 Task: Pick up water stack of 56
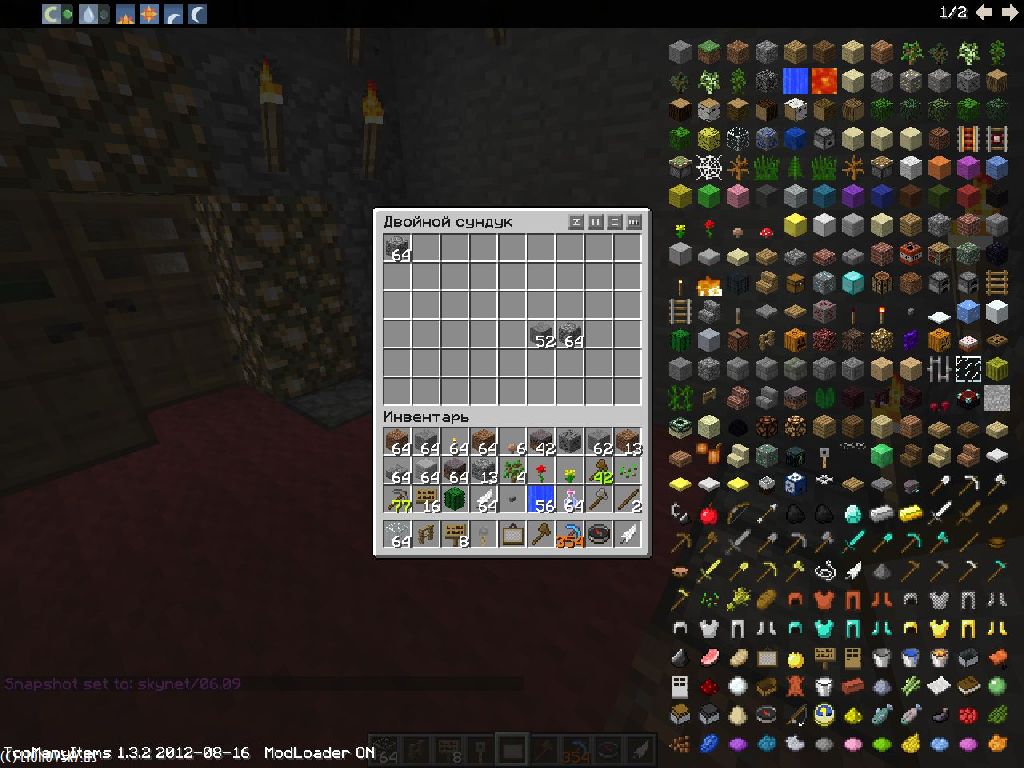[542, 500]
